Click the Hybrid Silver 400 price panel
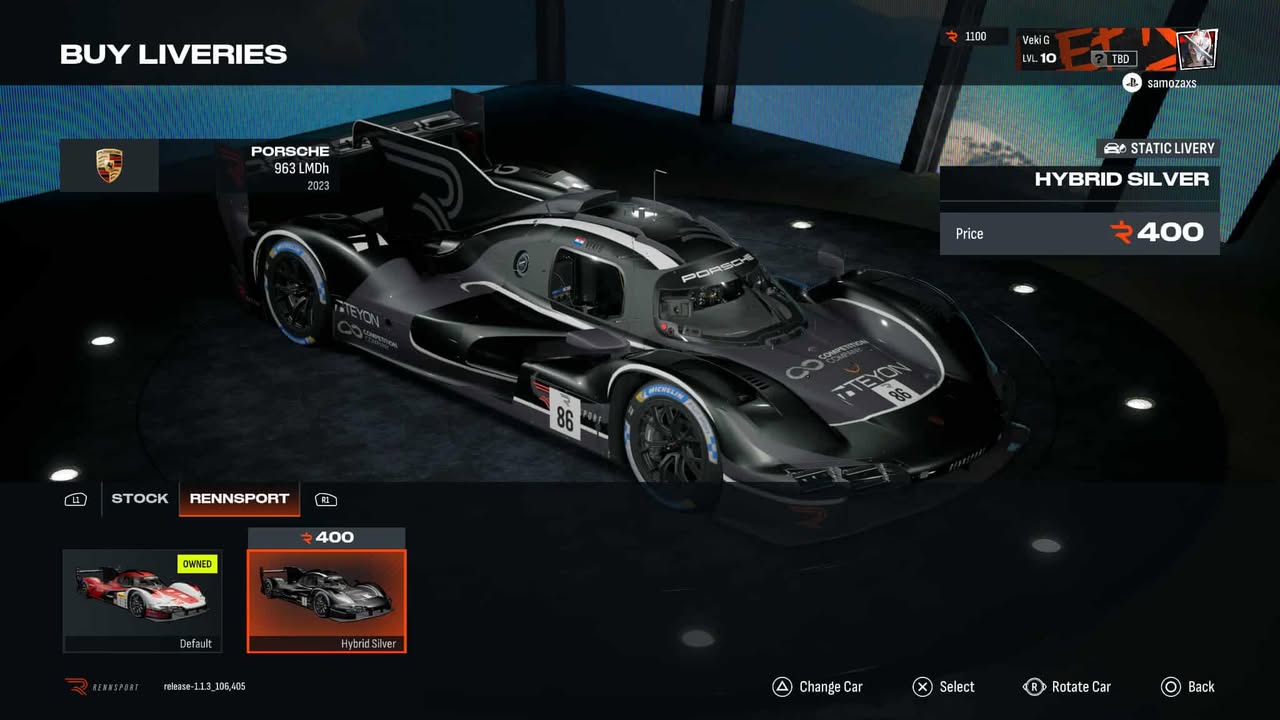 pos(1079,233)
